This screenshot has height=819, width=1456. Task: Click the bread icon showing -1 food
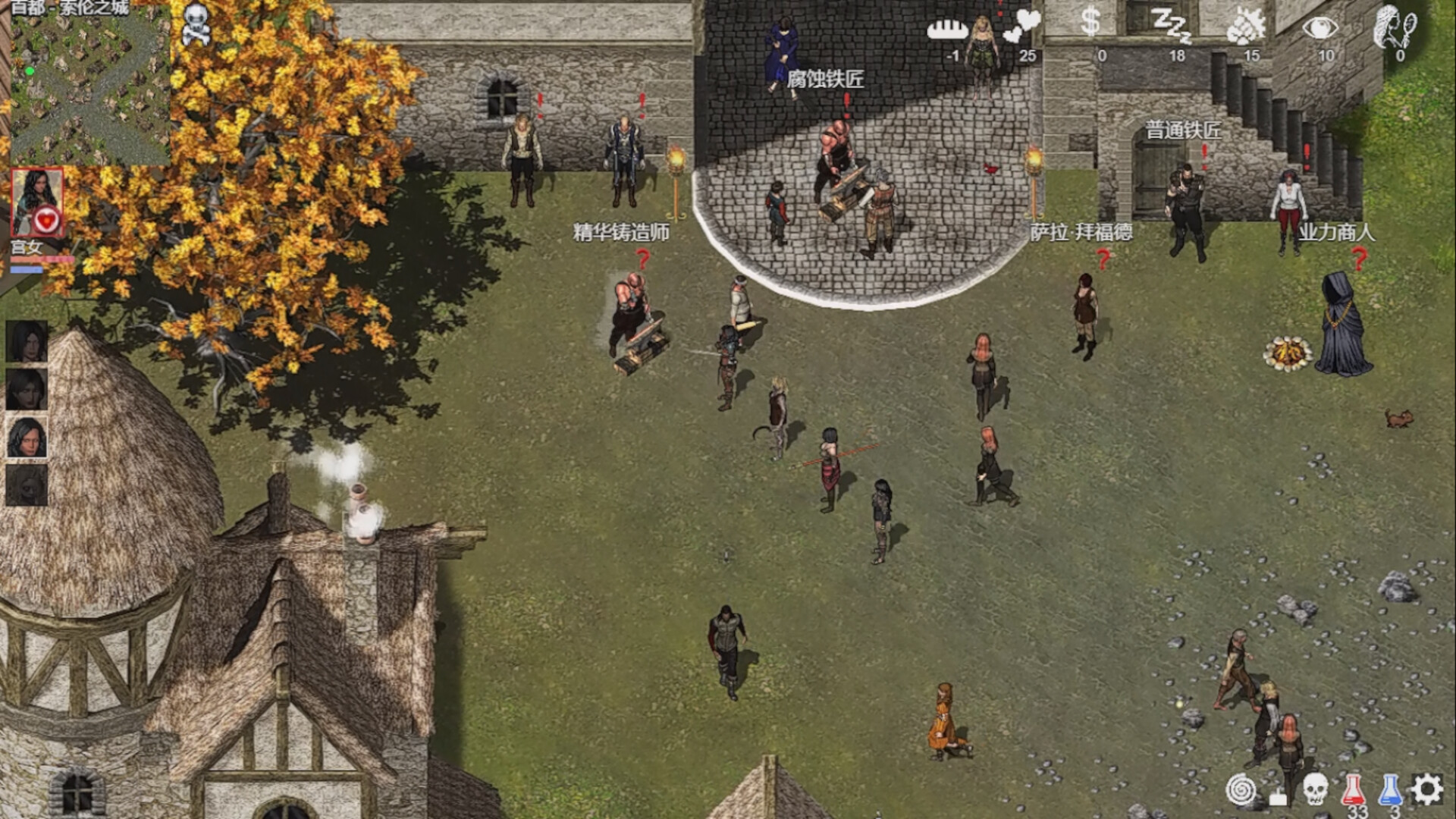[947, 29]
